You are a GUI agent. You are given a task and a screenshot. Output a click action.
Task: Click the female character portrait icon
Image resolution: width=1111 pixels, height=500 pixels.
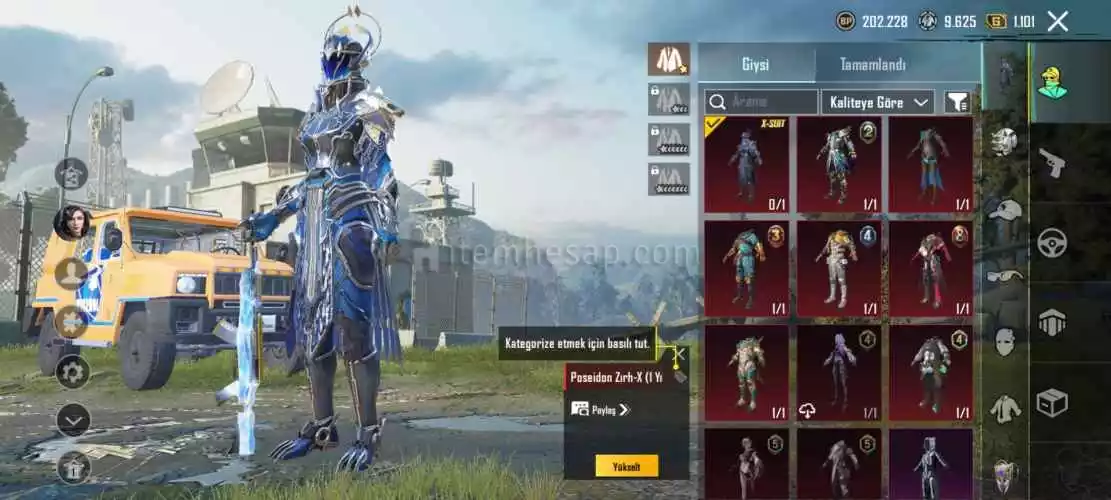coord(72,222)
